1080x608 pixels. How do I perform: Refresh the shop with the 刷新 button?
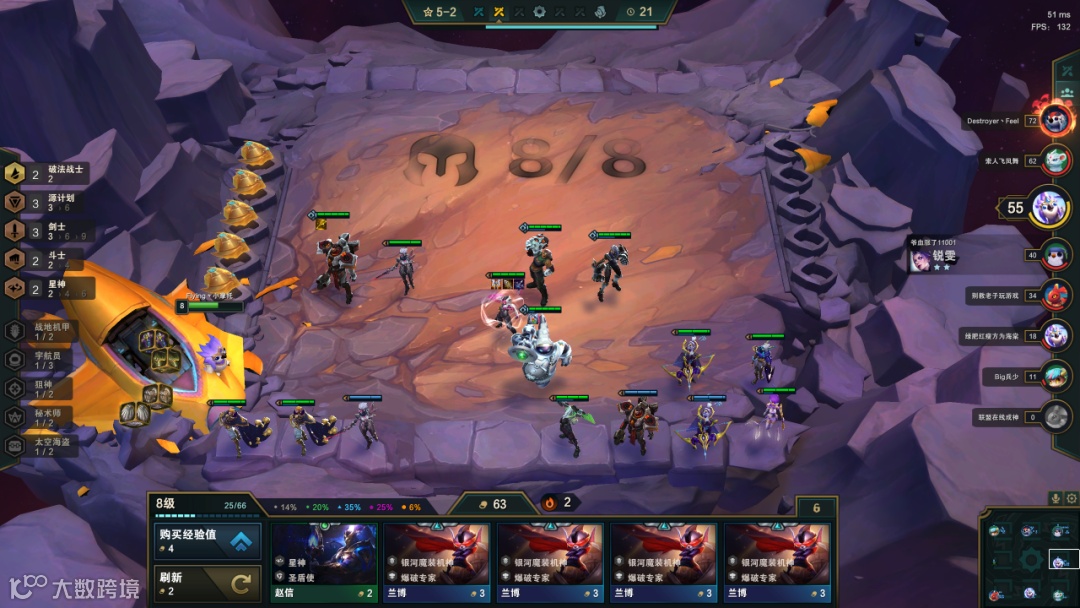pos(207,583)
